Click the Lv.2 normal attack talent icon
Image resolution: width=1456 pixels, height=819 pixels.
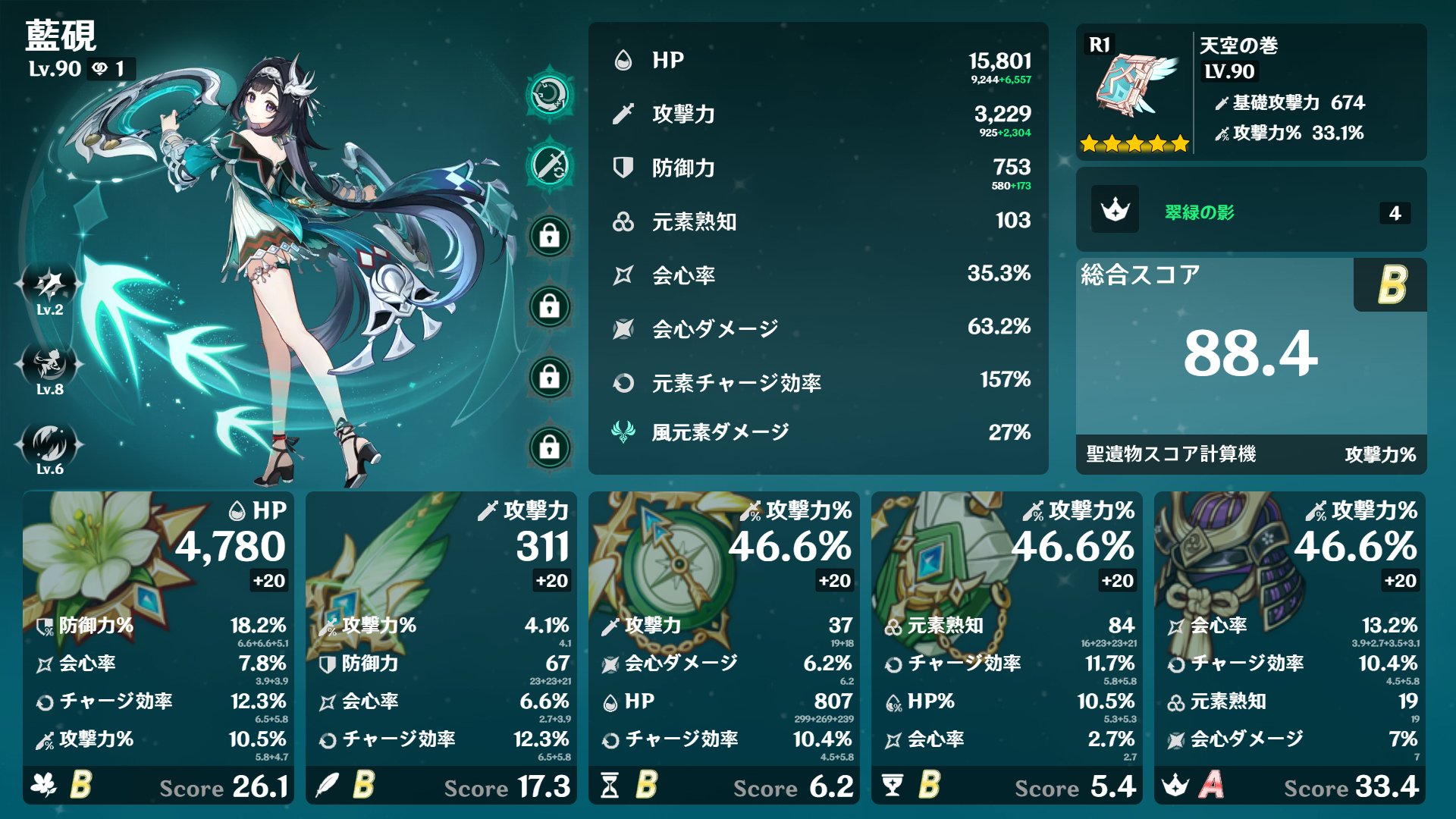[50, 286]
